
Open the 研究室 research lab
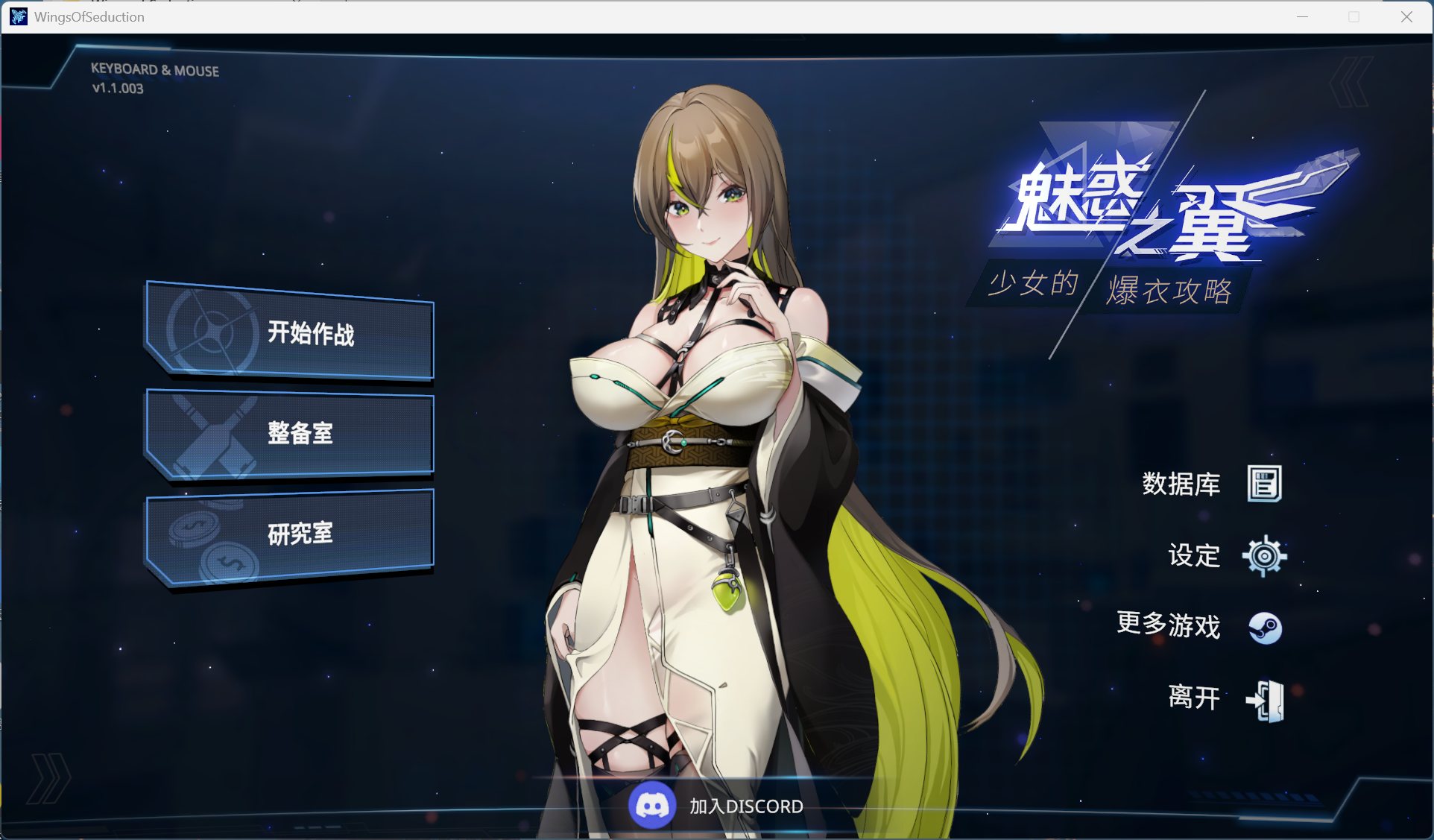click(301, 532)
